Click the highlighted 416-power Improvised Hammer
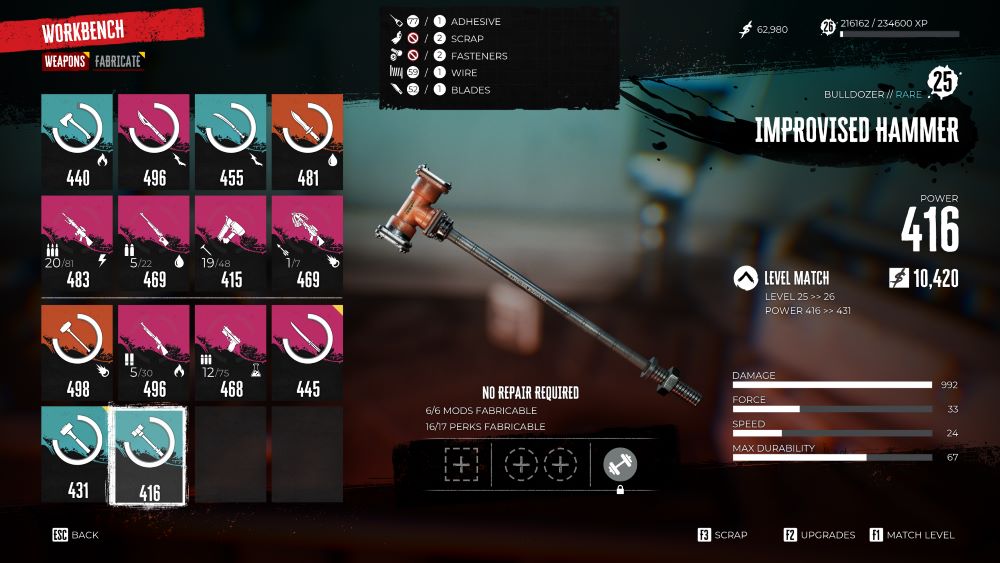Image resolution: width=1000 pixels, height=563 pixels. 154,453
